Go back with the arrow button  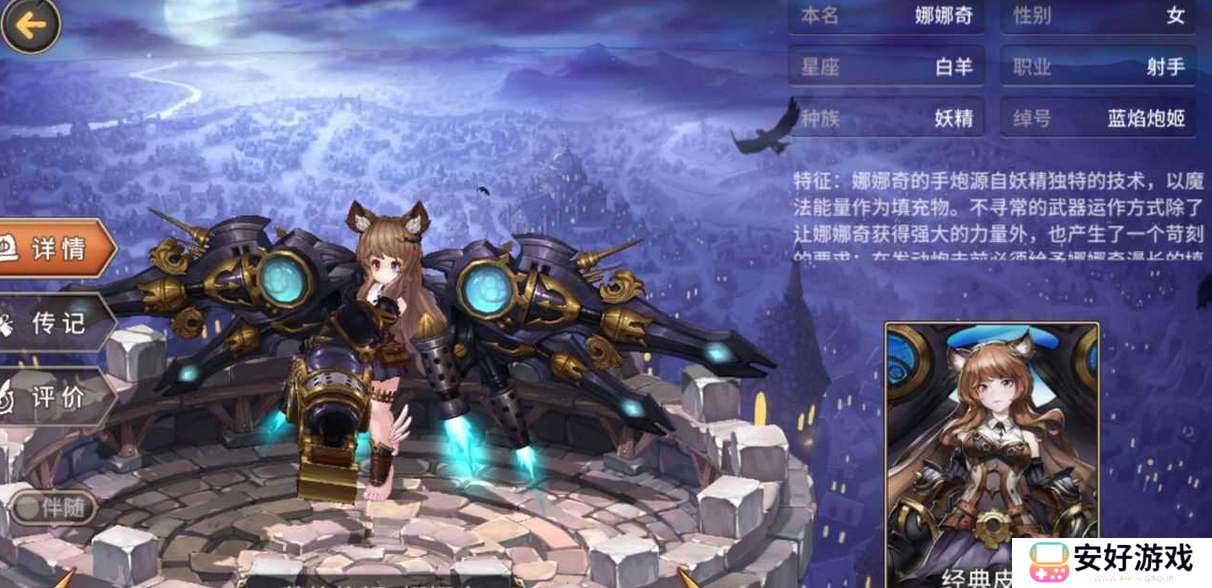click(30, 25)
